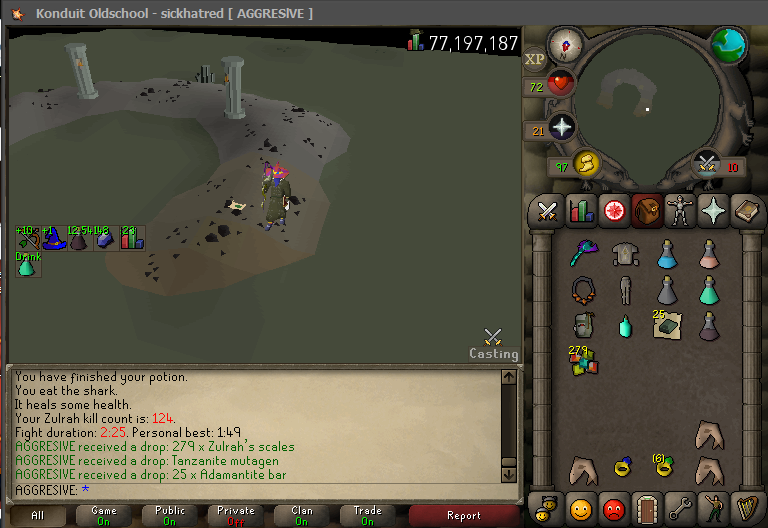Show the Worn Equipment tab
768x528 pixels.
[x=680, y=211]
